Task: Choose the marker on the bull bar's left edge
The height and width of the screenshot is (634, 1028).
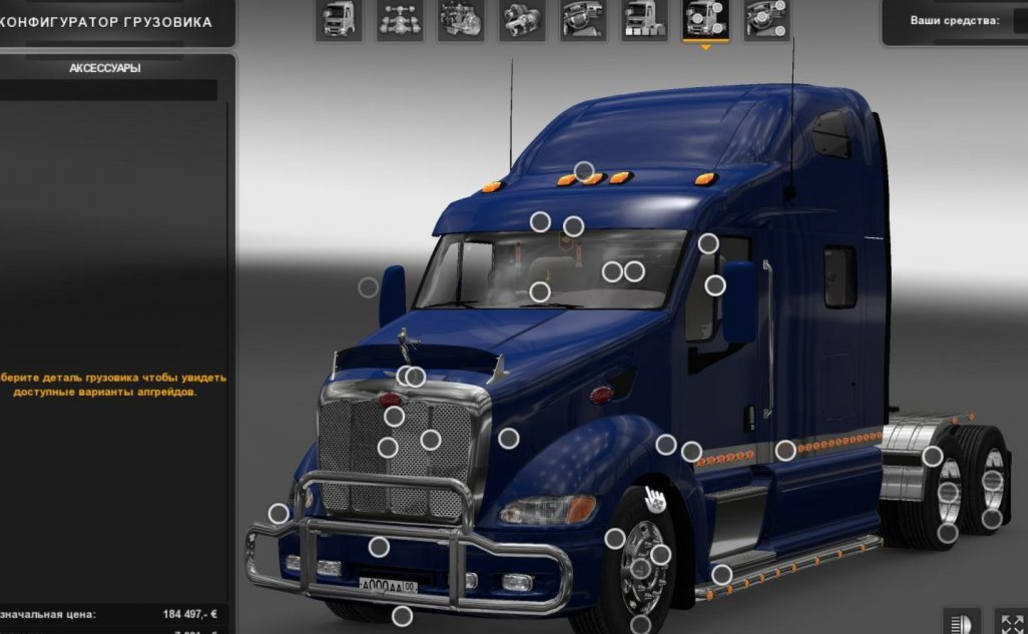Action: (279, 514)
